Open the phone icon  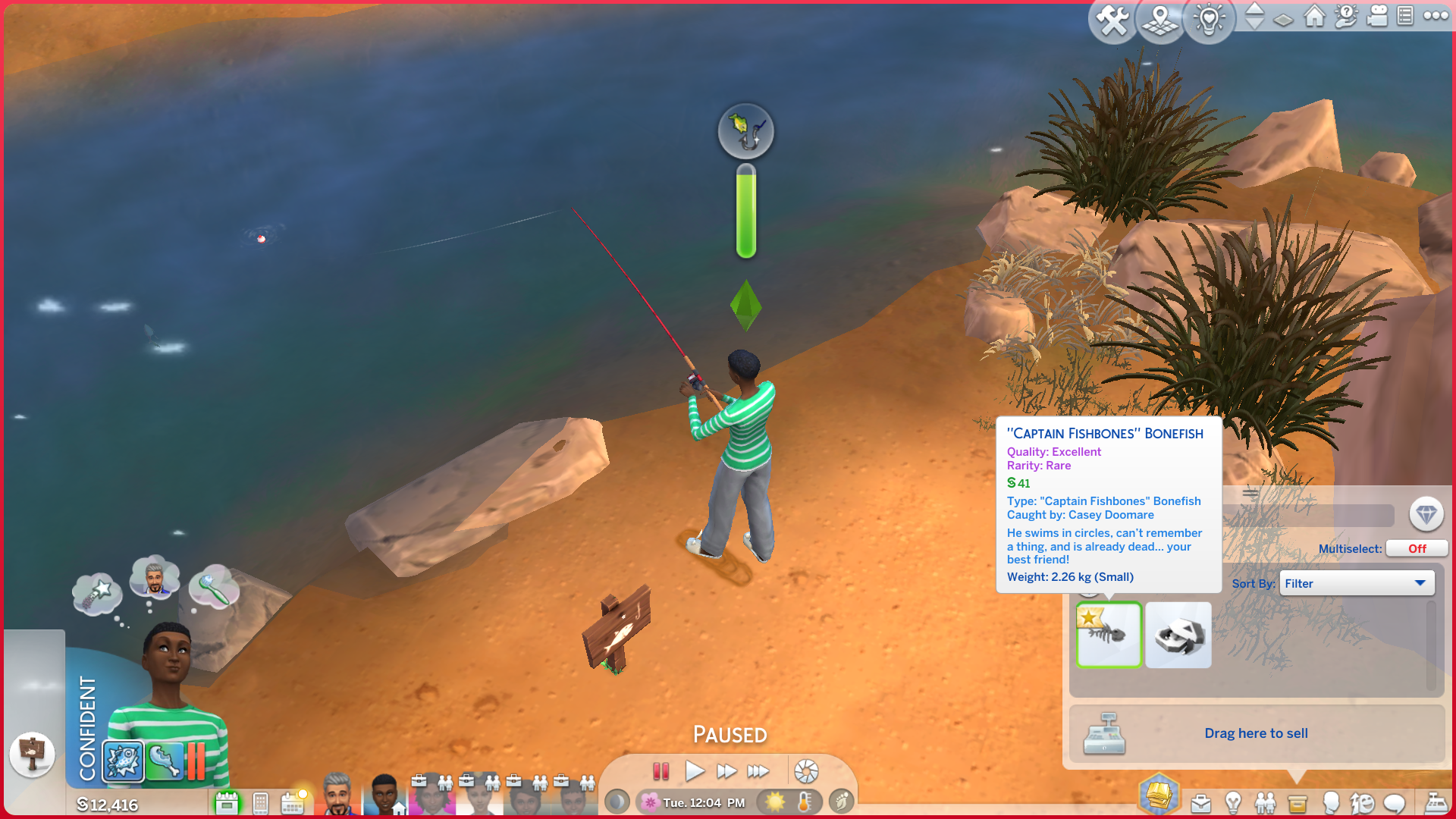click(x=260, y=802)
